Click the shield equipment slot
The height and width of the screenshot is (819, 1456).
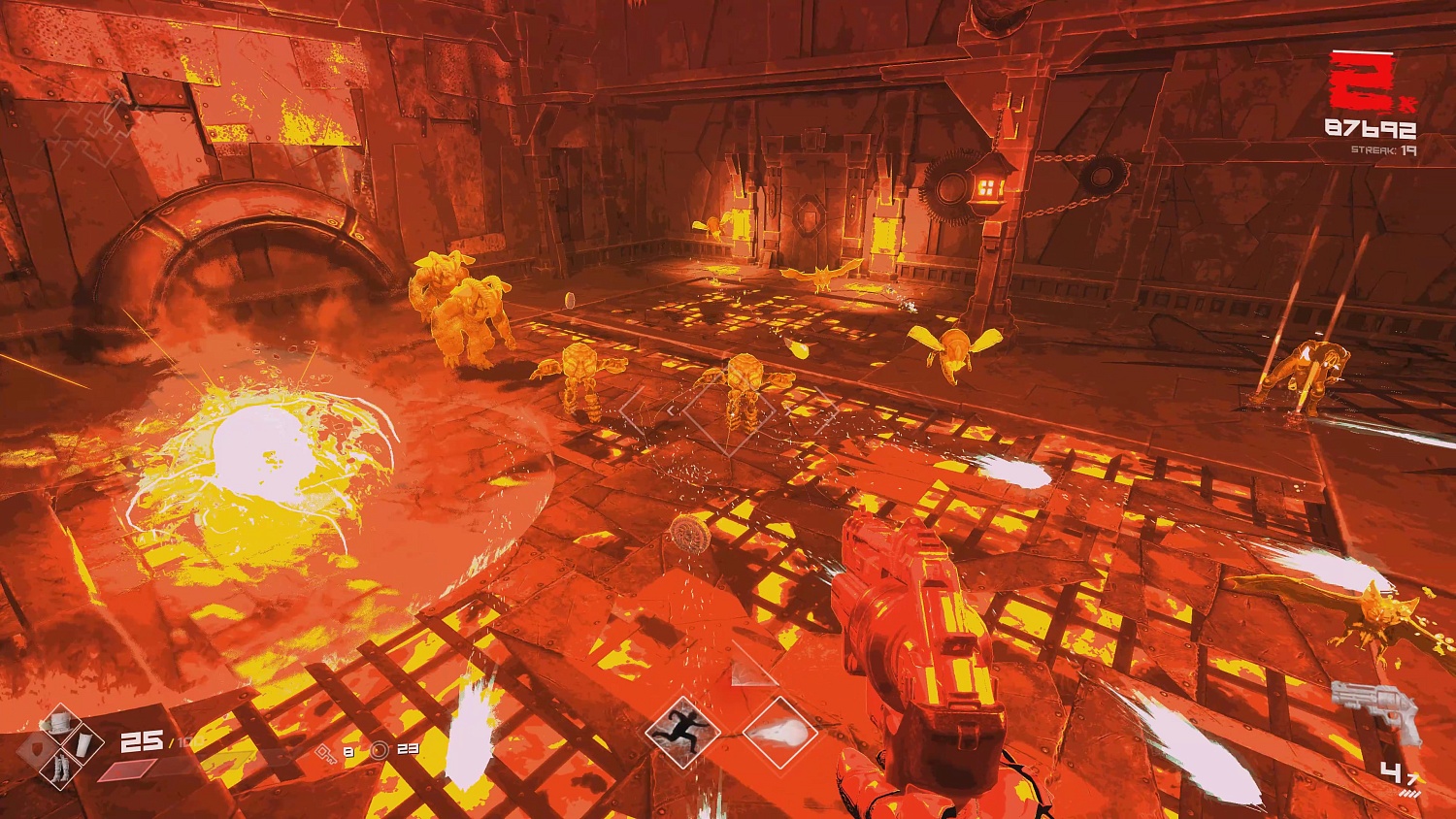point(37,747)
